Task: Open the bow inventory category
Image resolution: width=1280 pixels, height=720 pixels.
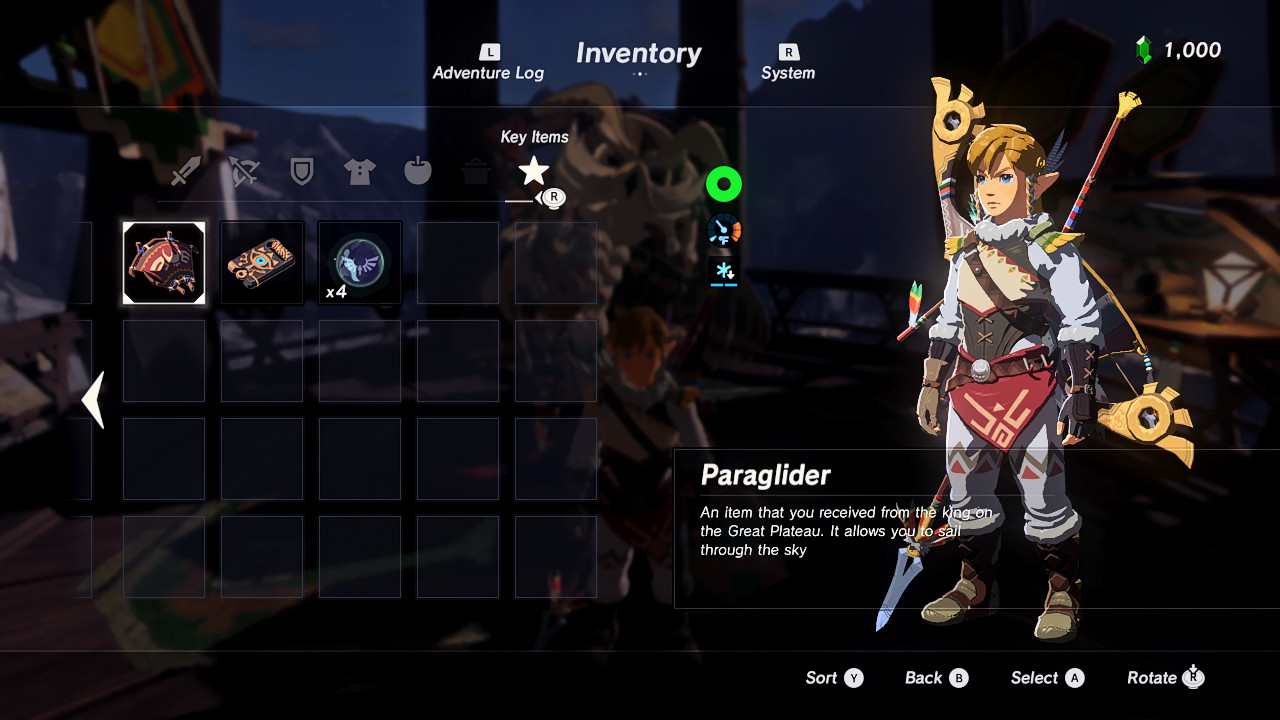Action: [x=243, y=170]
